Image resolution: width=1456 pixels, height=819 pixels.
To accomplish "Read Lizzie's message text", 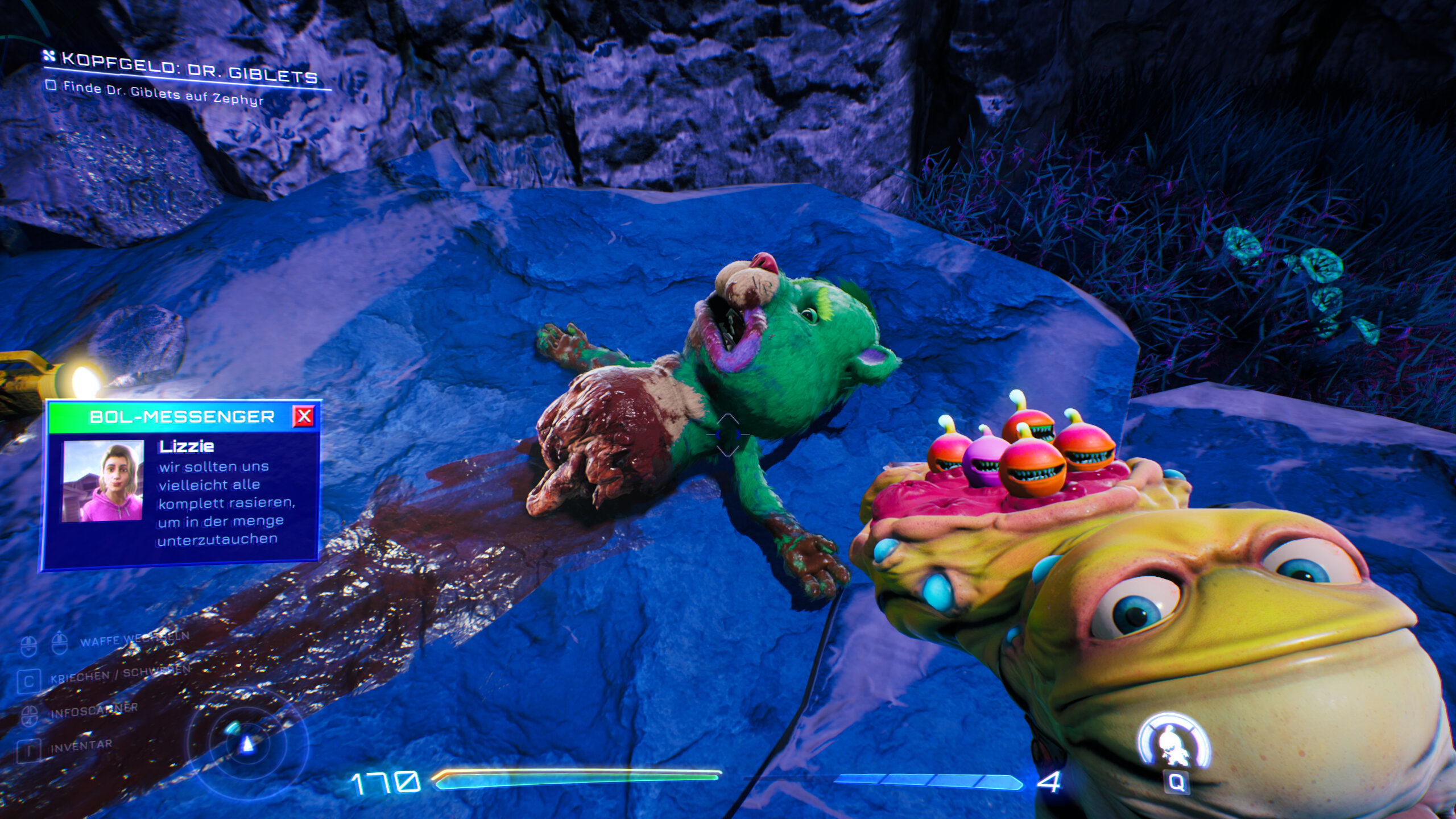I will [226, 503].
